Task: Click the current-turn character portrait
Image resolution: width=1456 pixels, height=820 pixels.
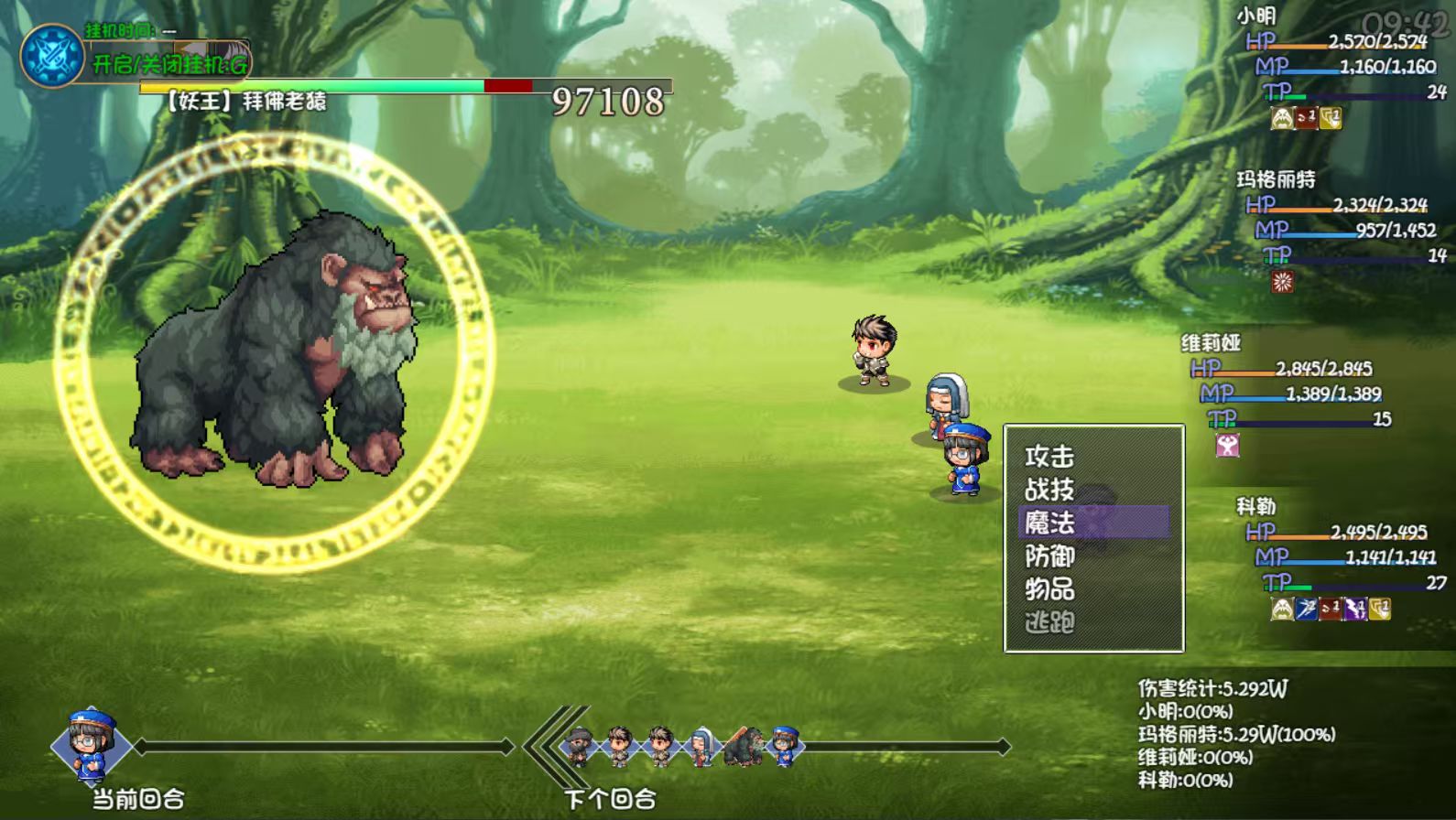Action: tap(91, 745)
